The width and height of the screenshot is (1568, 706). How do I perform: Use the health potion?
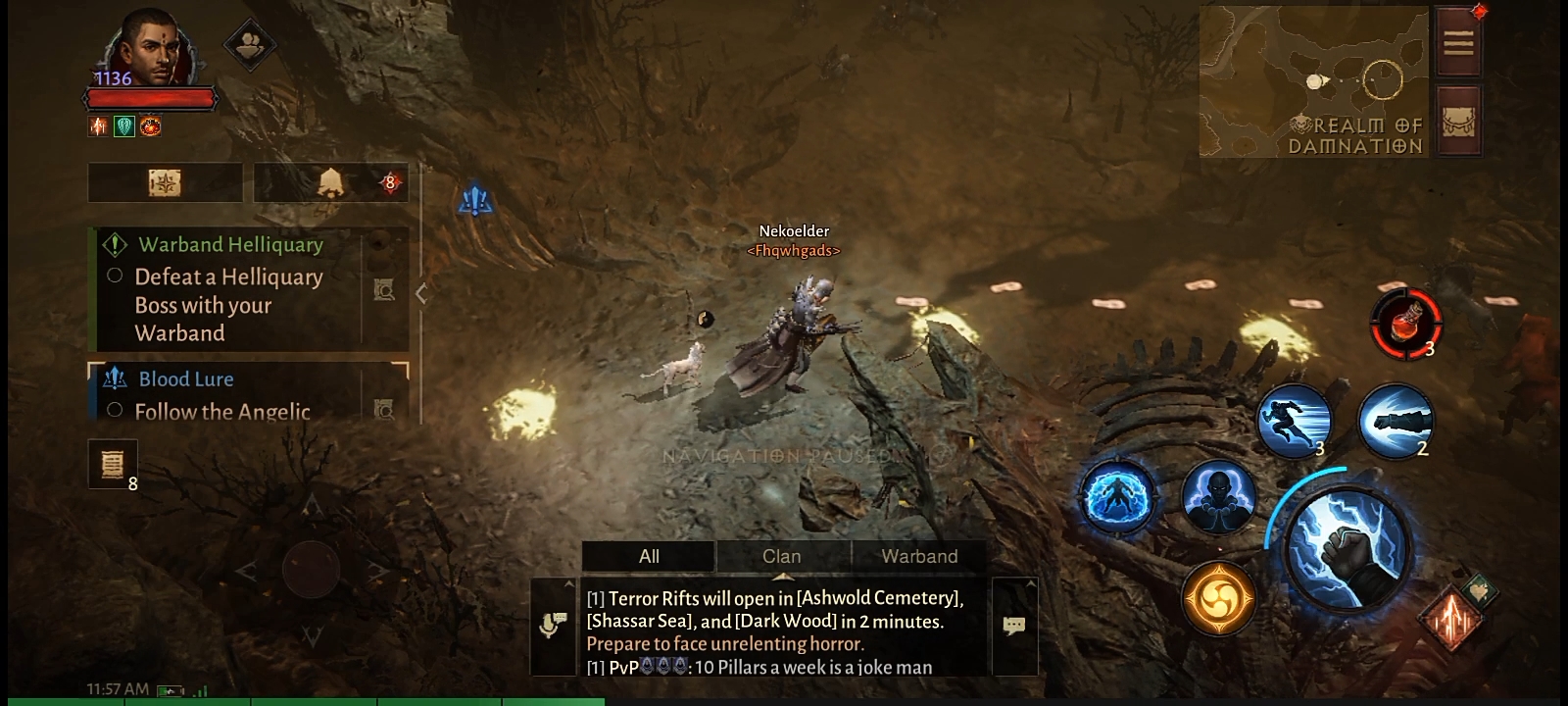[x=1406, y=323]
